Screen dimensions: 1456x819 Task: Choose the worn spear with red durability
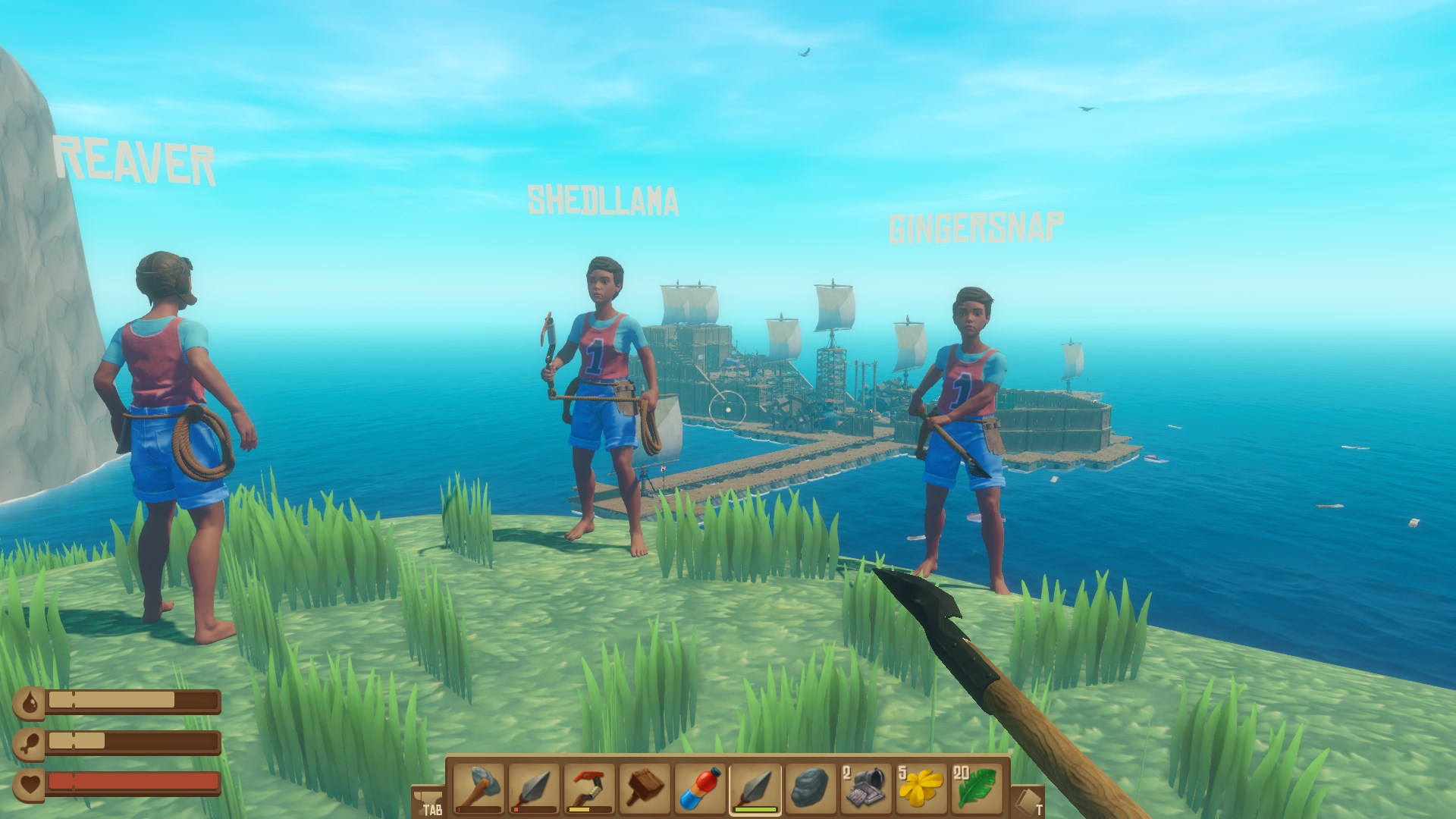[533, 787]
